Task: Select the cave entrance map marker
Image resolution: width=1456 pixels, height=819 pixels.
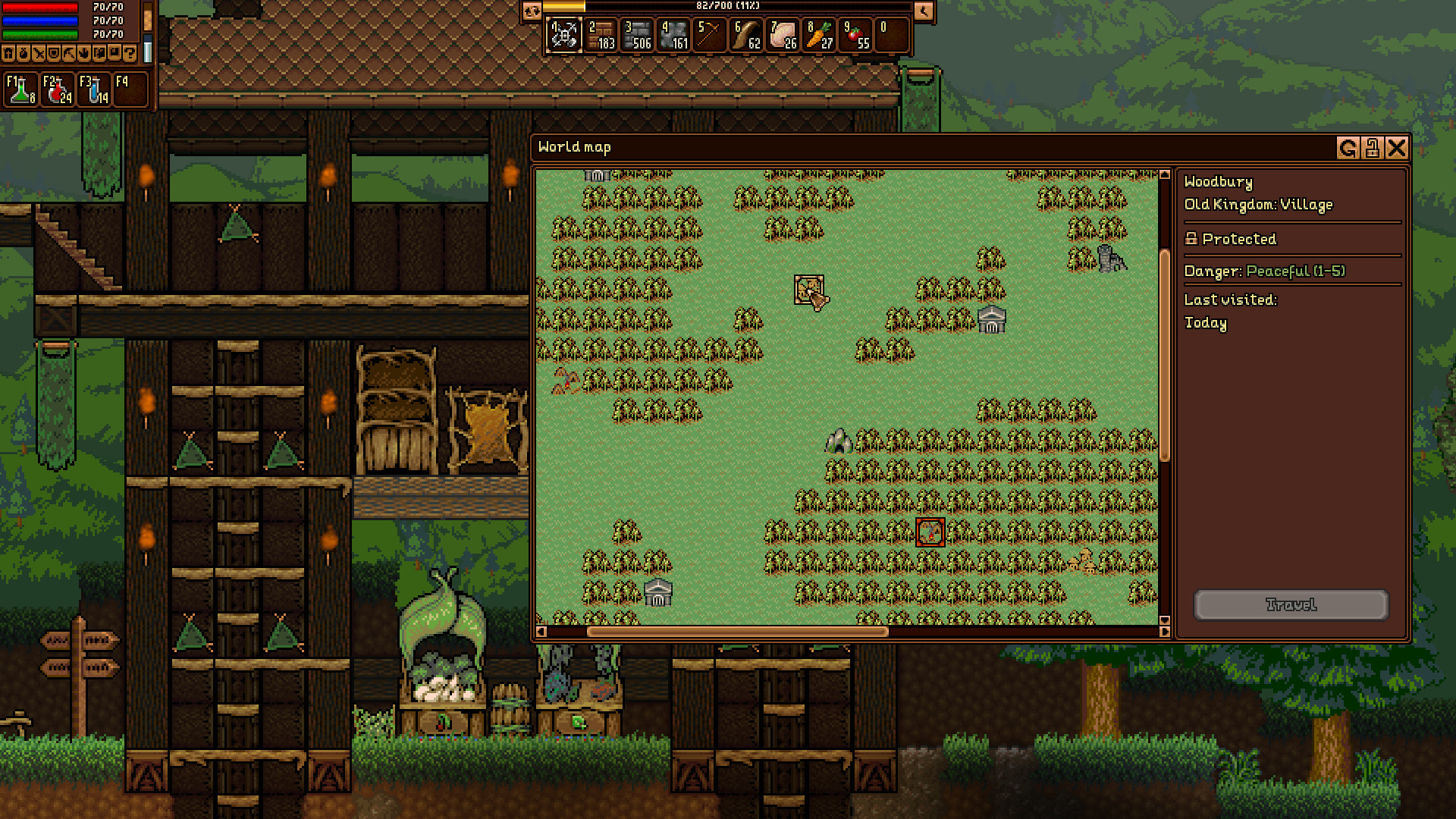Action: [838, 441]
